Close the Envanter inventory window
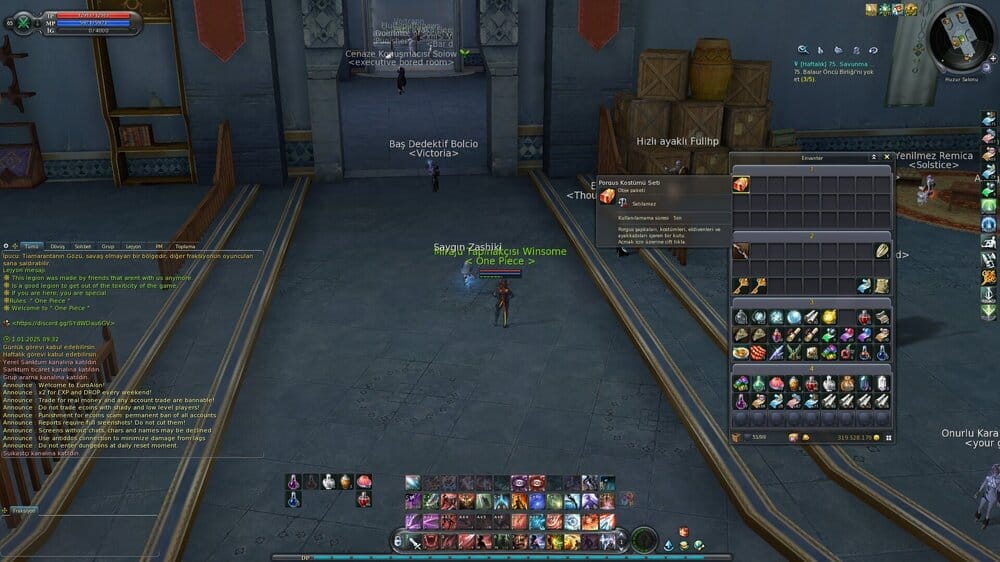1000x562 pixels. coord(886,157)
